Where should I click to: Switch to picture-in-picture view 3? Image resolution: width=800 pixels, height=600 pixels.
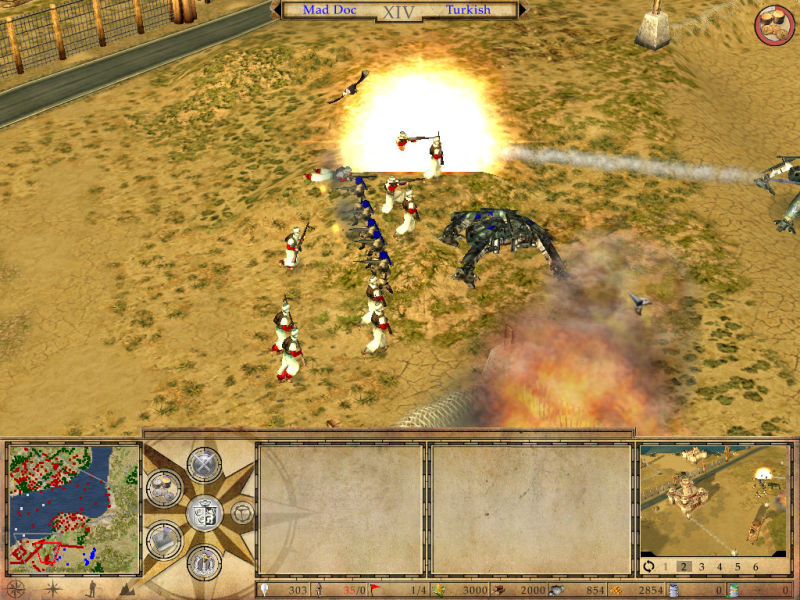pos(703,566)
